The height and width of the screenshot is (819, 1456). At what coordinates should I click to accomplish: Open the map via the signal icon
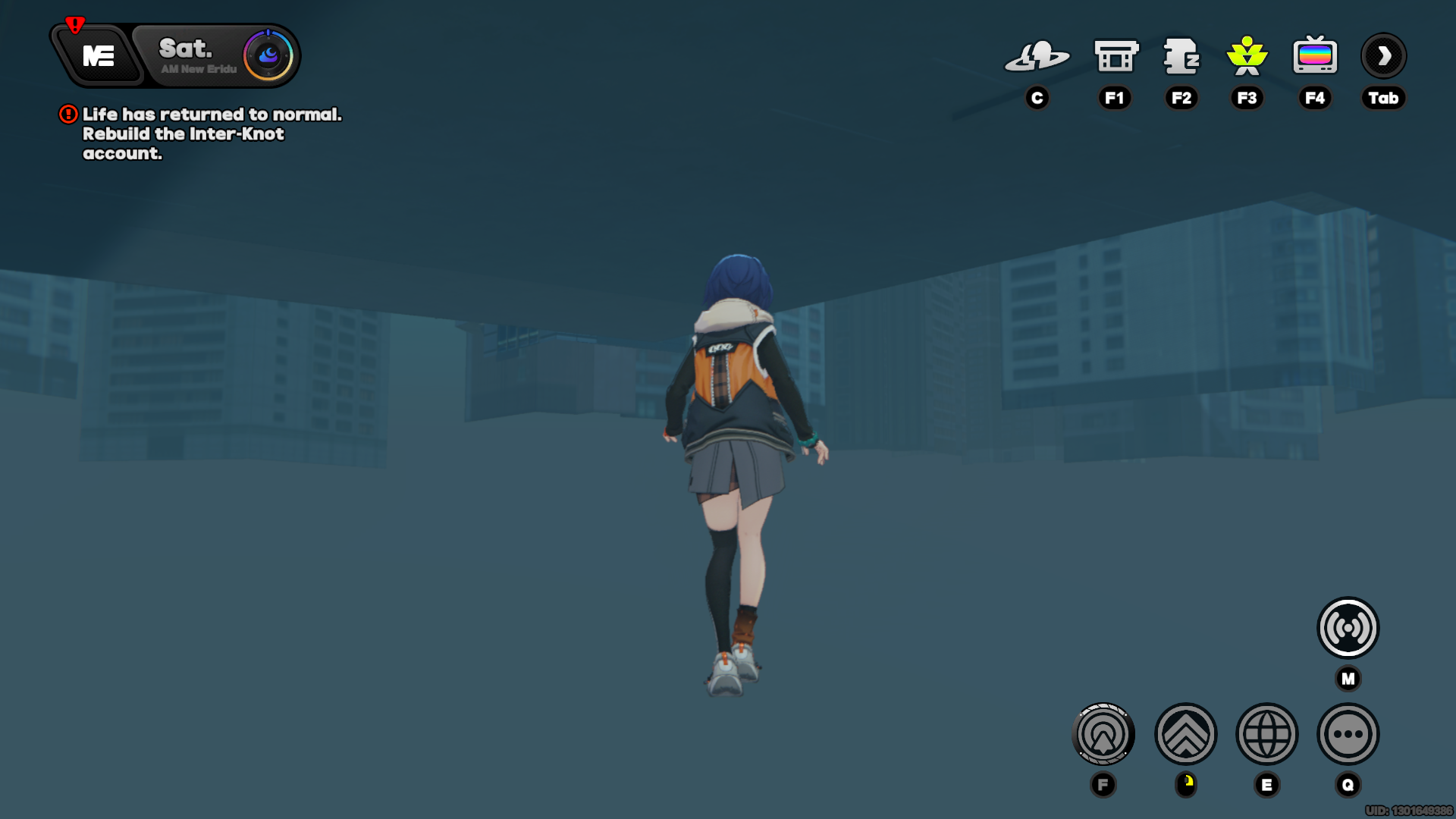click(x=1347, y=626)
